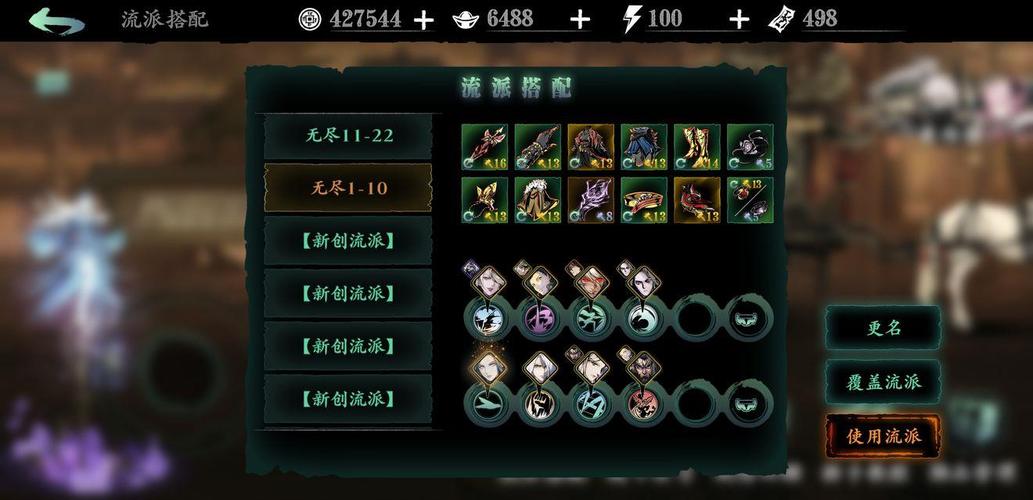This screenshot has height=500, width=1033.
Task: Add copper coins via plus beside 427544
Action: pyautogui.click(x=424, y=19)
